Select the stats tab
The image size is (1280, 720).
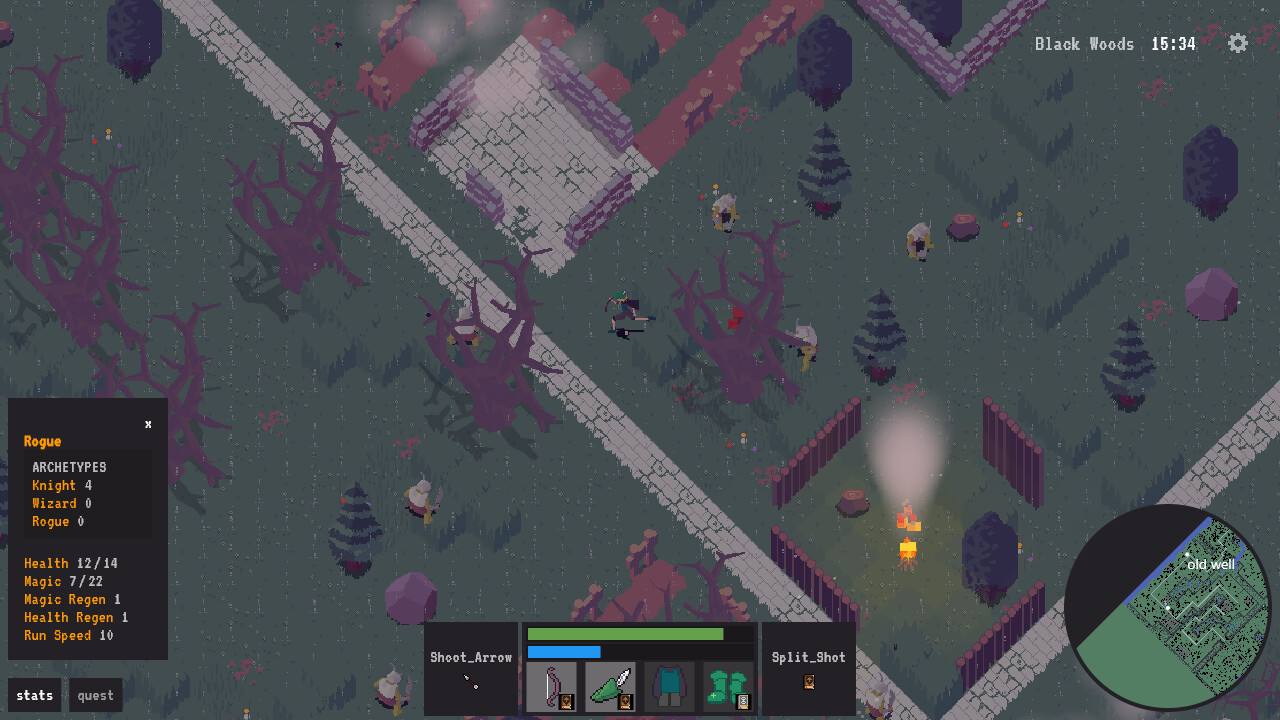click(x=34, y=695)
